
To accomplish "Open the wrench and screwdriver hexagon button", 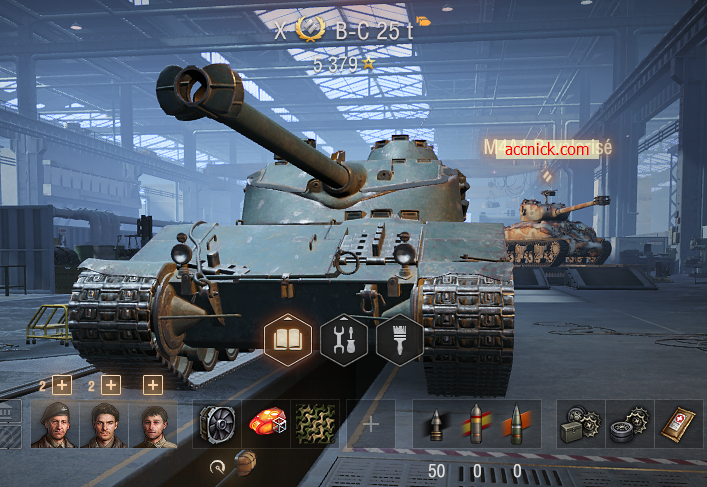I will point(344,339).
